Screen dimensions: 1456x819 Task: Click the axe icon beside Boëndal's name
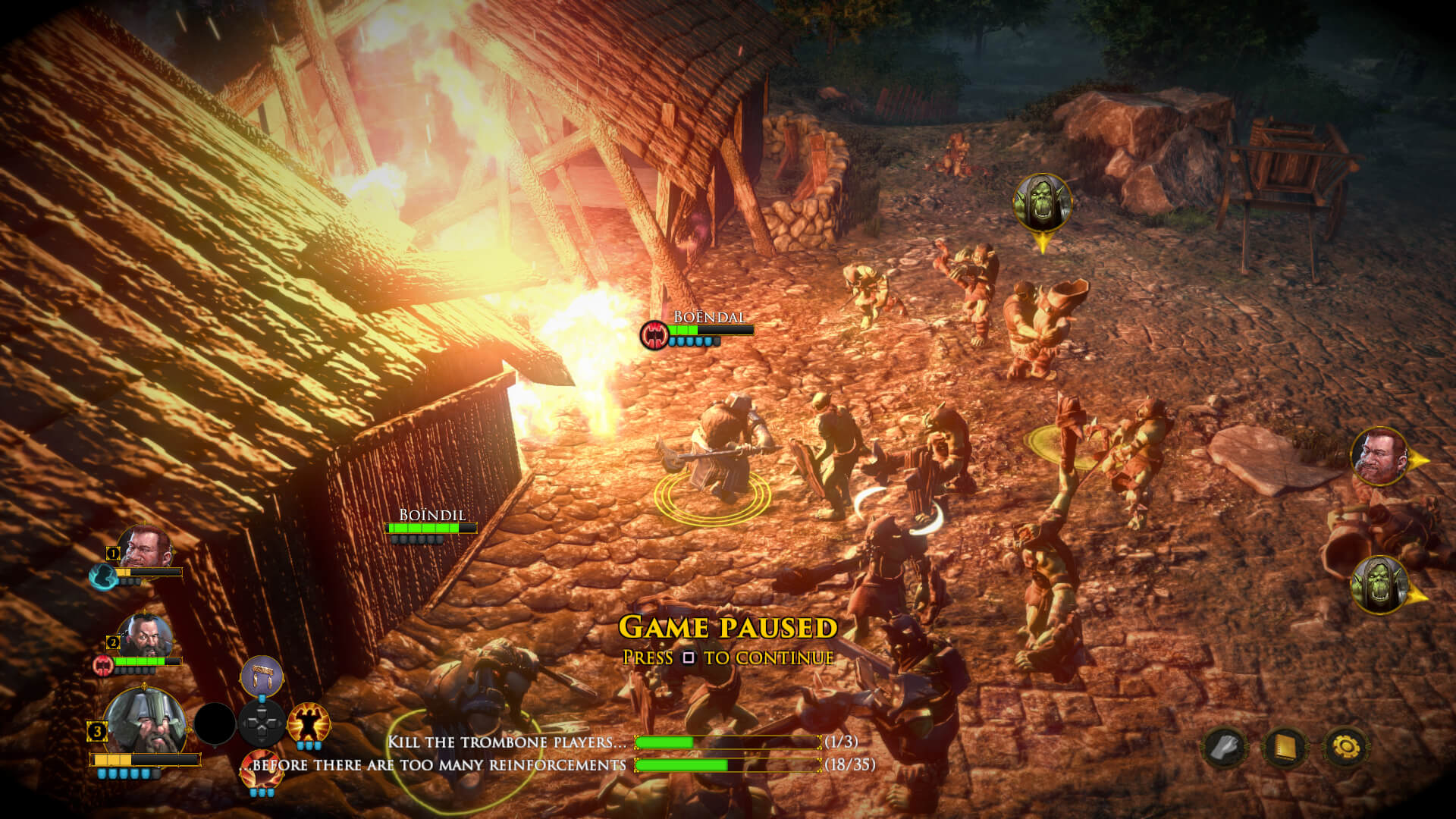pyautogui.click(x=654, y=334)
